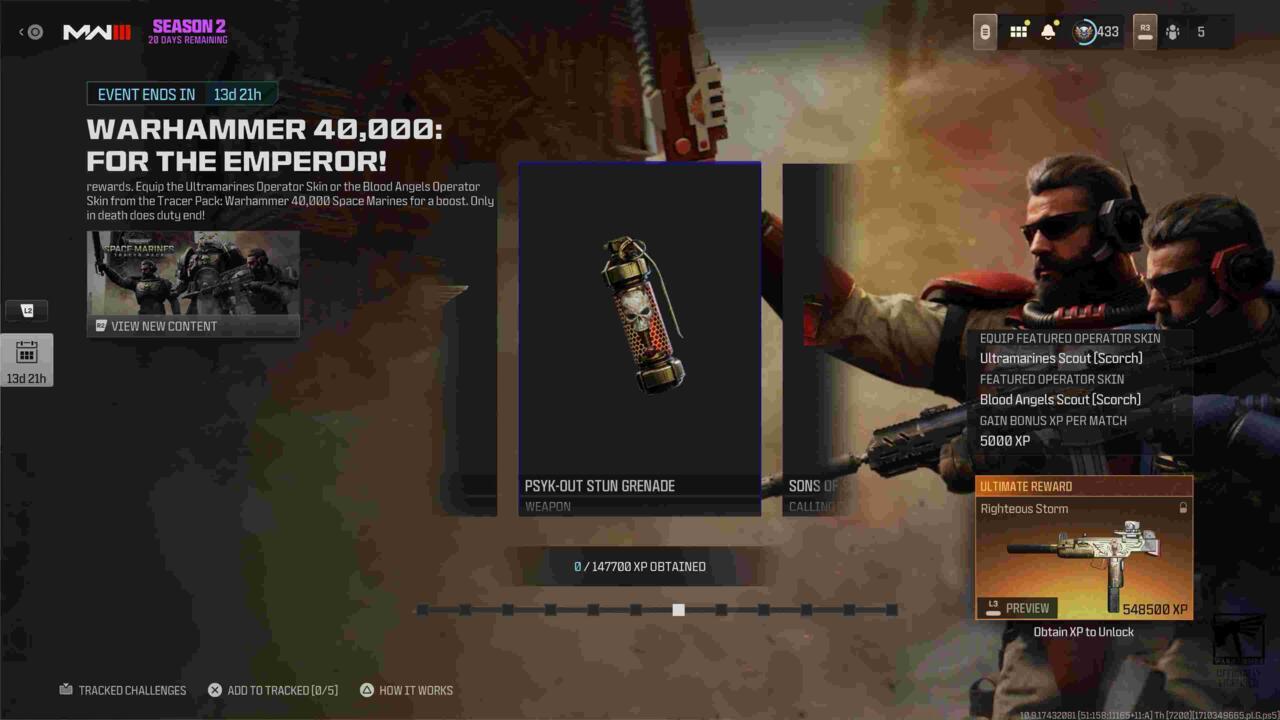Preview the Righteous Storm ultimate reward
Image resolution: width=1280 pixels, height=720 pixels.
point(1019,608)
